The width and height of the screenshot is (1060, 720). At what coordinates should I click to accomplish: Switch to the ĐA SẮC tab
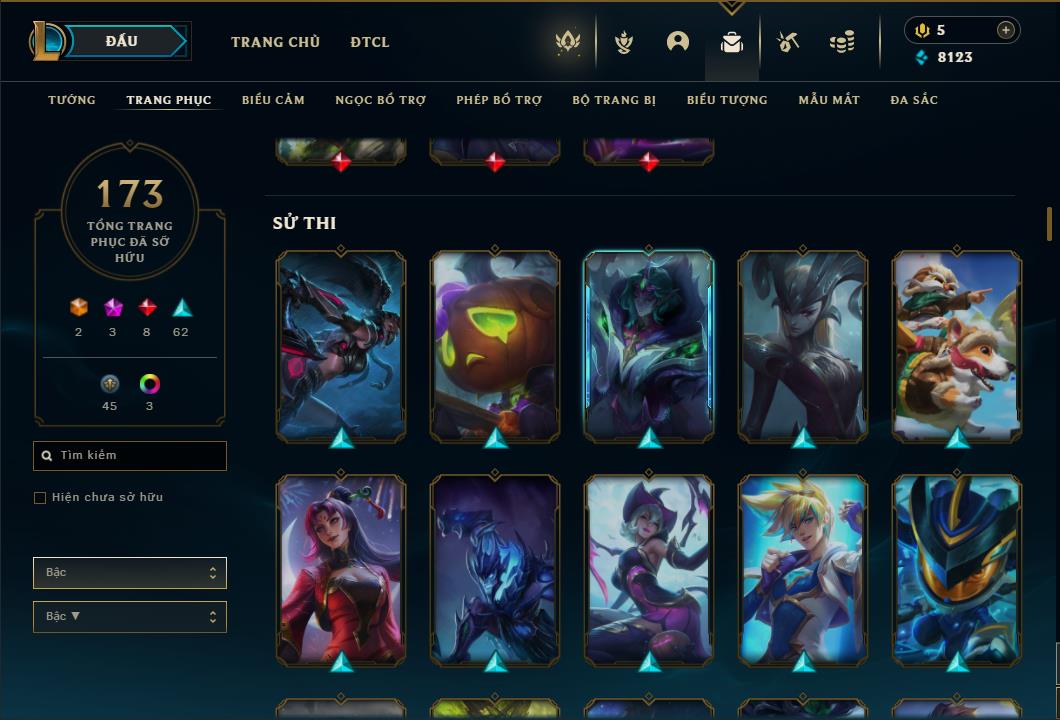[914, 100]
